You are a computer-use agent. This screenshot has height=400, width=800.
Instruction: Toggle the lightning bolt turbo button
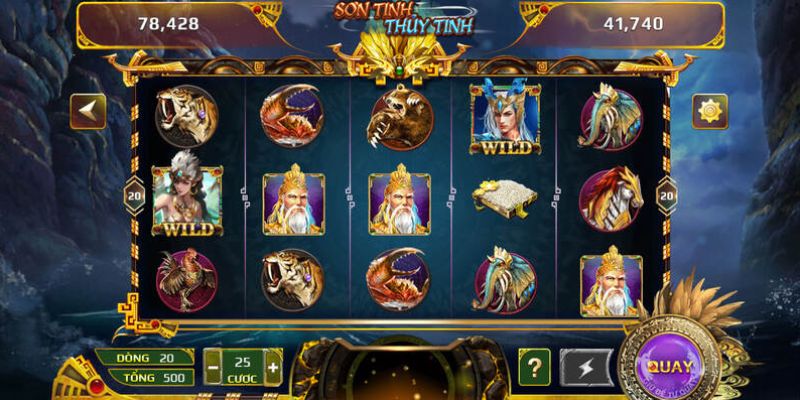coord(585,367)
